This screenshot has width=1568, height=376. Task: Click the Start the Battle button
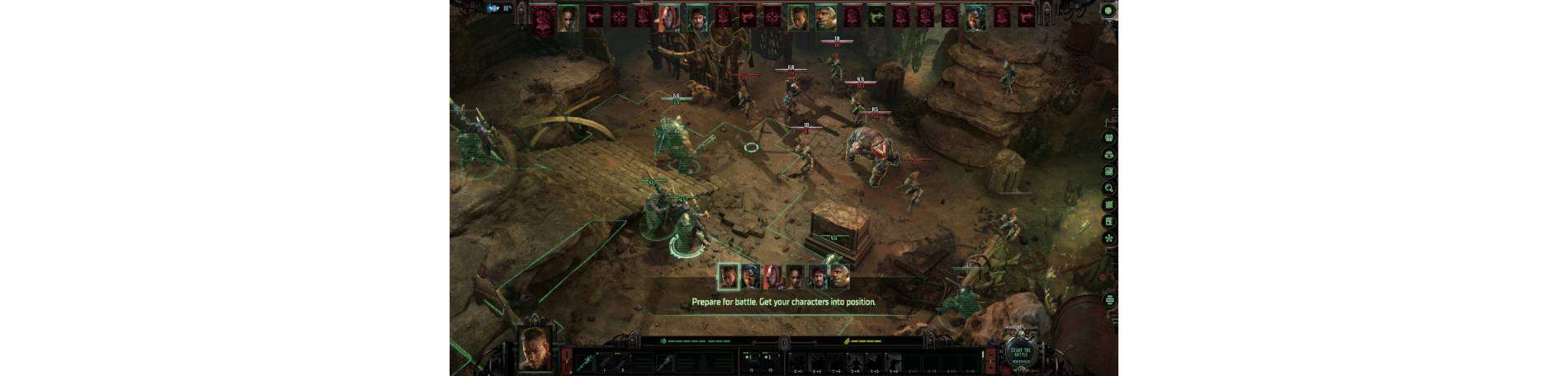coord(1021,353)
